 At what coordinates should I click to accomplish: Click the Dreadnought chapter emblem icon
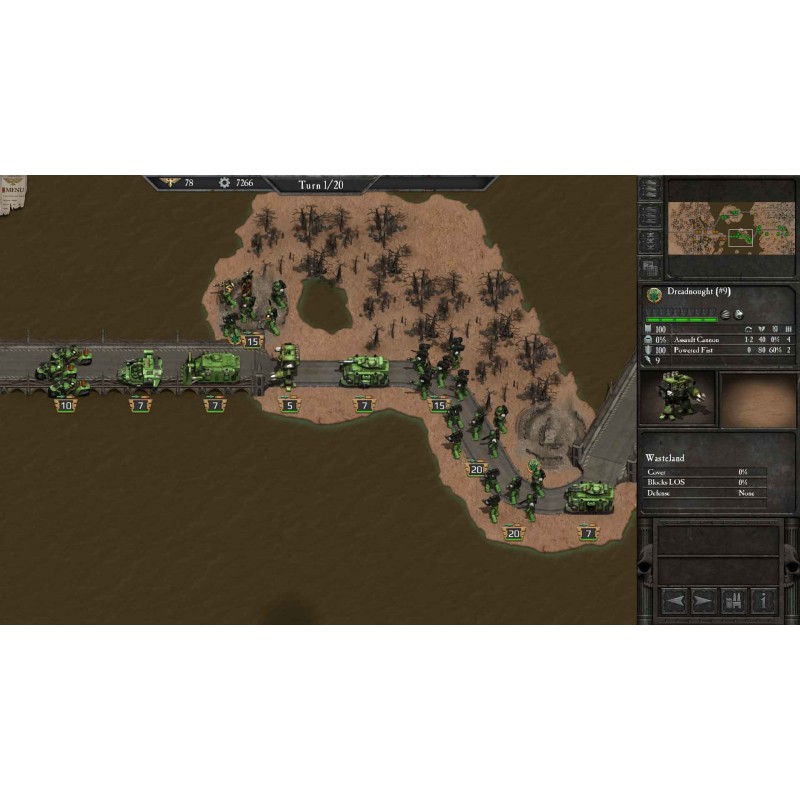[x=654, y=294]
